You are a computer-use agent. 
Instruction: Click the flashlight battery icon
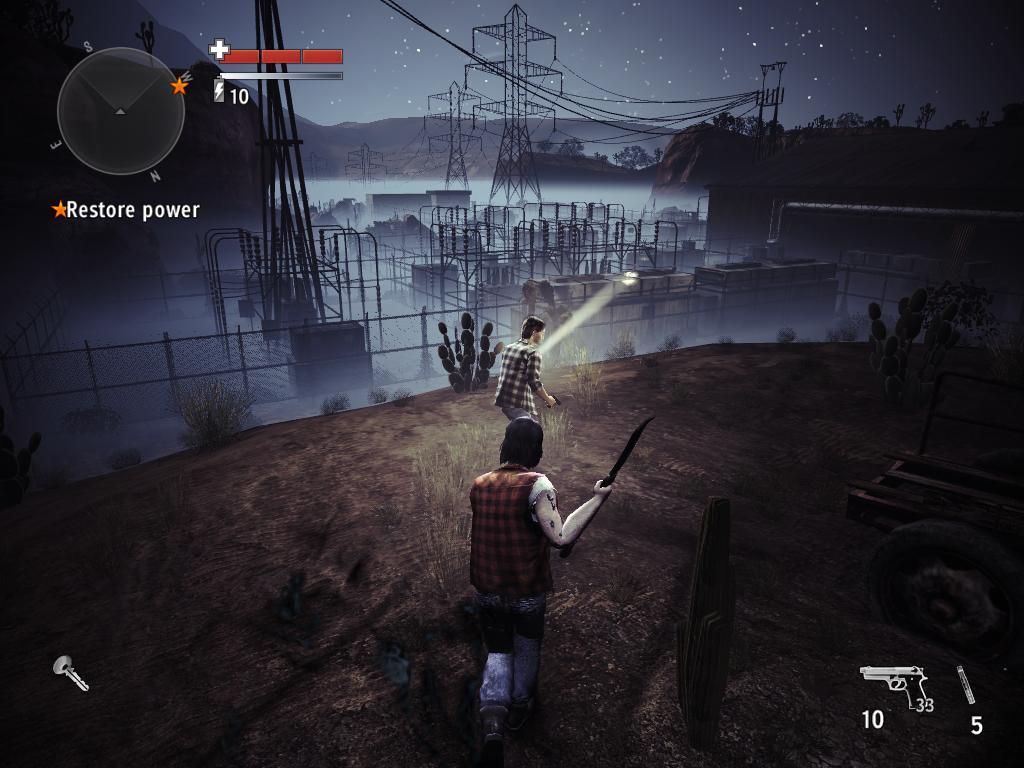tap(219, 92)
